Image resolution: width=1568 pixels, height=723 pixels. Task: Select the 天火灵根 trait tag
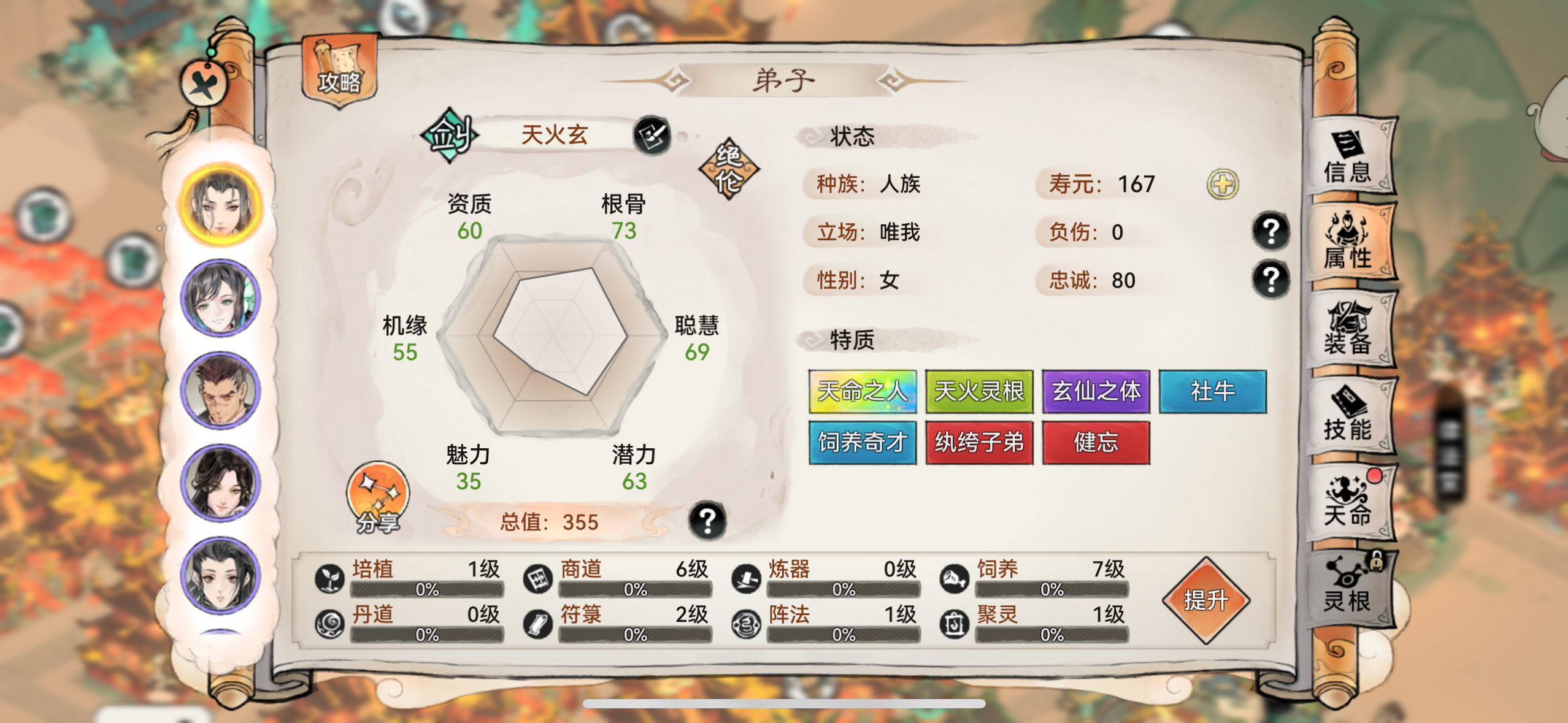click(980, 392)
